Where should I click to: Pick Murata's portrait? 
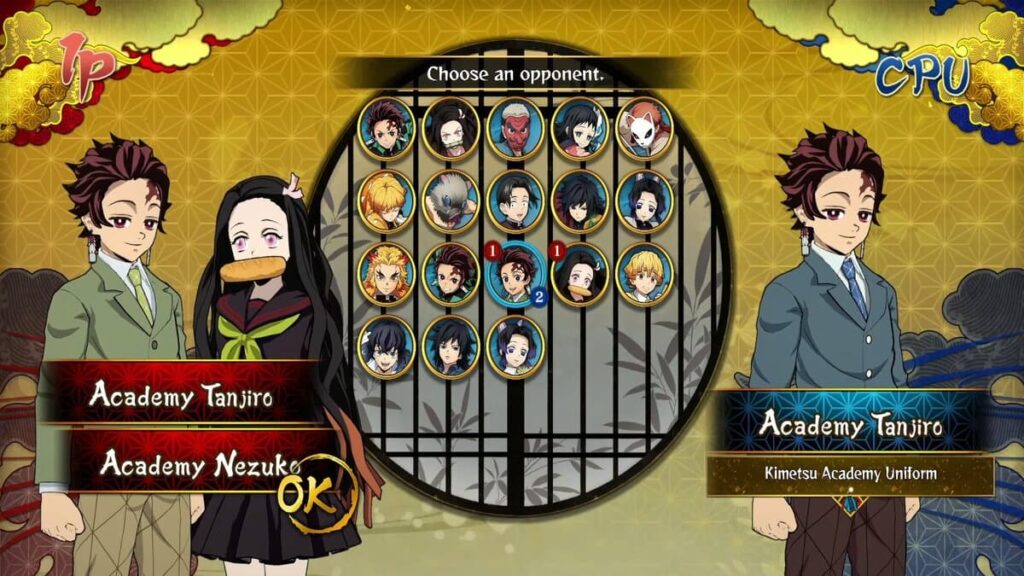point(515,200)
